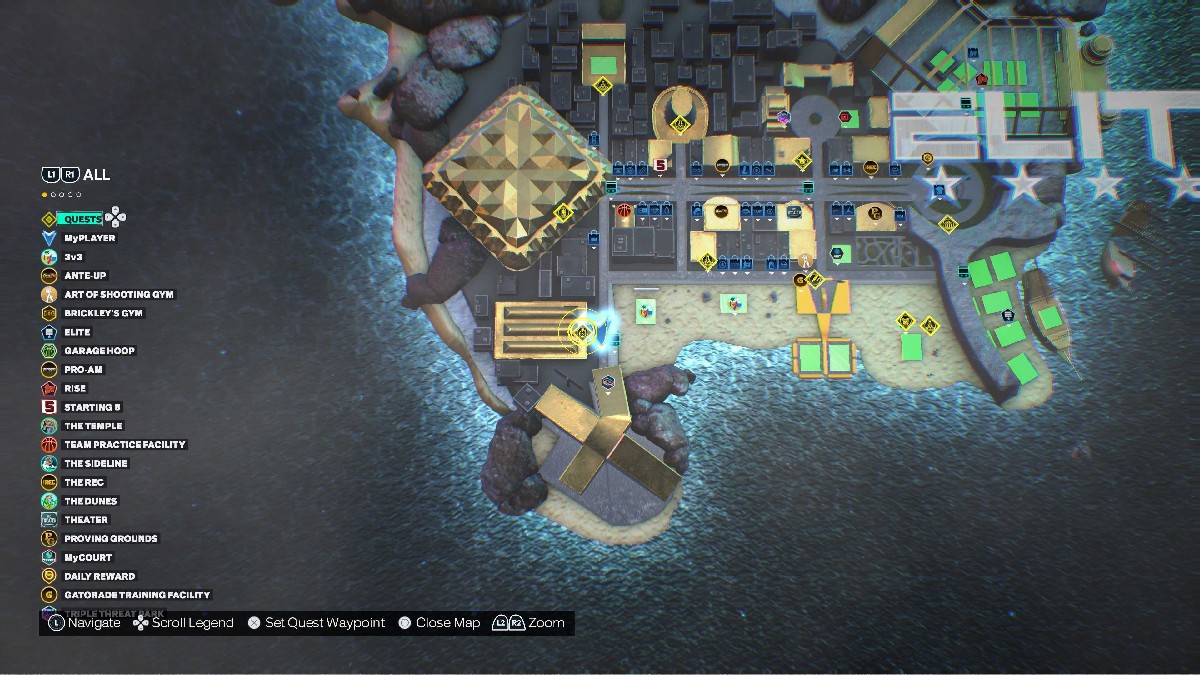The height and width of the screenshot is (675, 1200).
Task: Select The Rec legend entry
Action: 84,482
